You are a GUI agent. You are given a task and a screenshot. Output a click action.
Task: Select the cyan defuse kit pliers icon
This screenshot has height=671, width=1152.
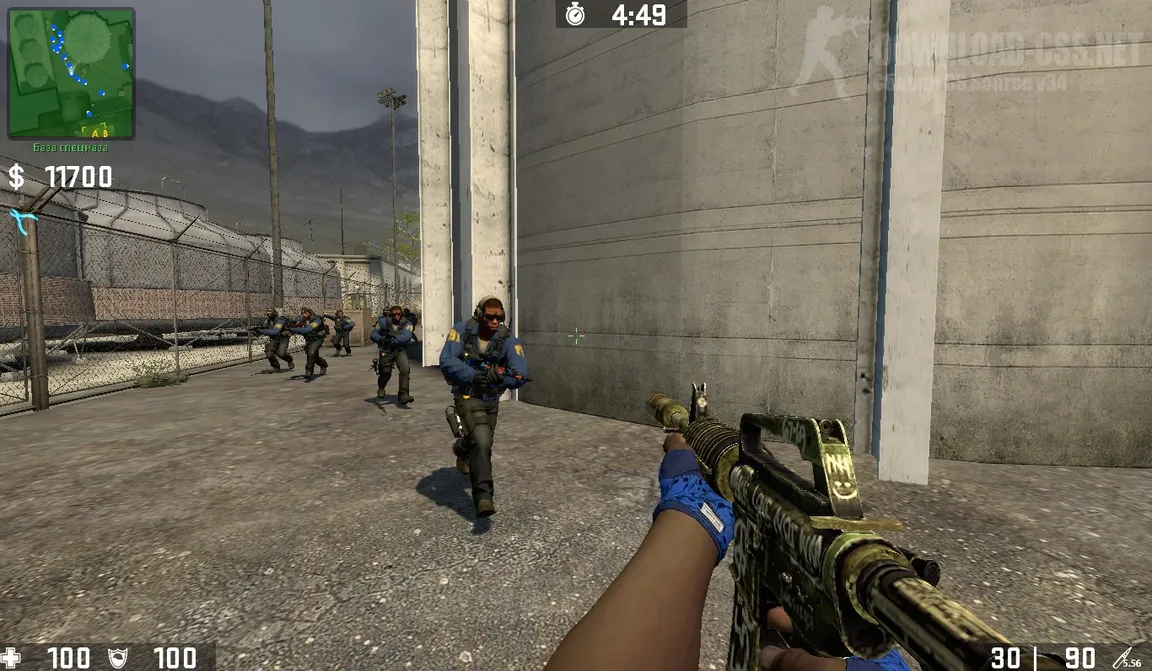point(22,218)
